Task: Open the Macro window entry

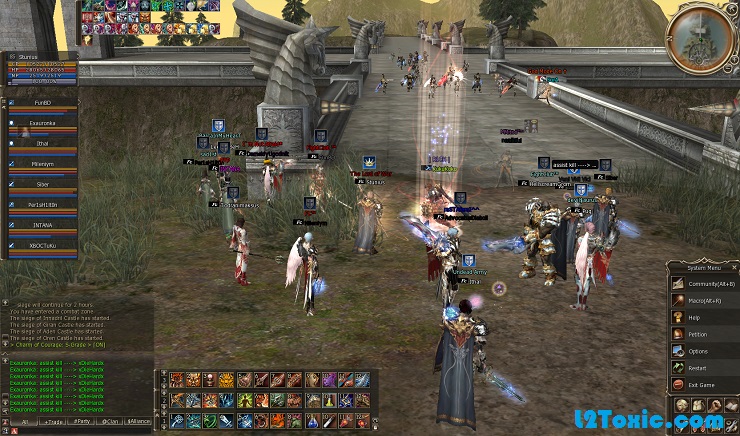Action: tap(699, 301)
